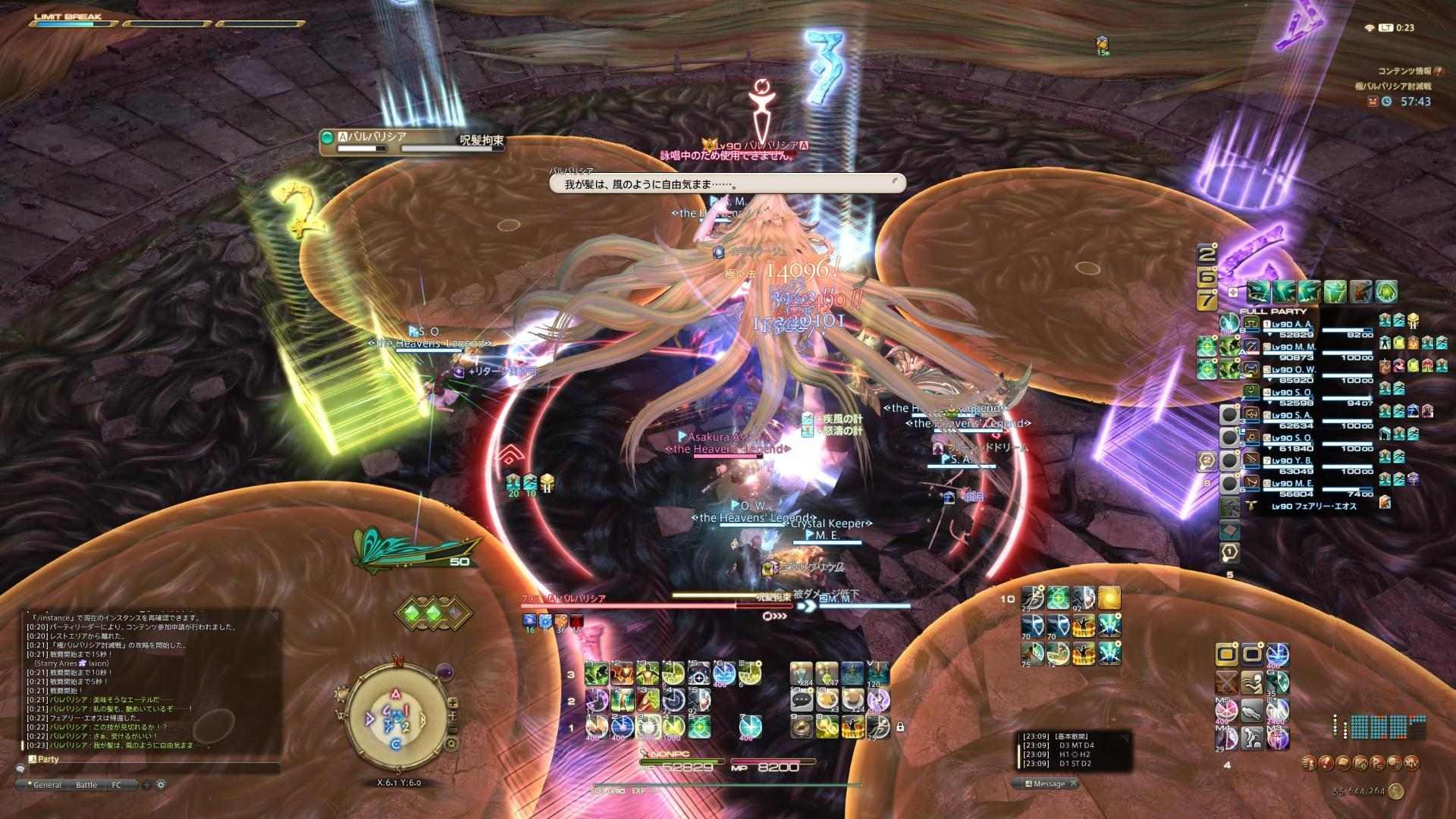Toggle the hotbar lock padlock
The width and height of the screenshot is (1456, 819).
point(901,726)
